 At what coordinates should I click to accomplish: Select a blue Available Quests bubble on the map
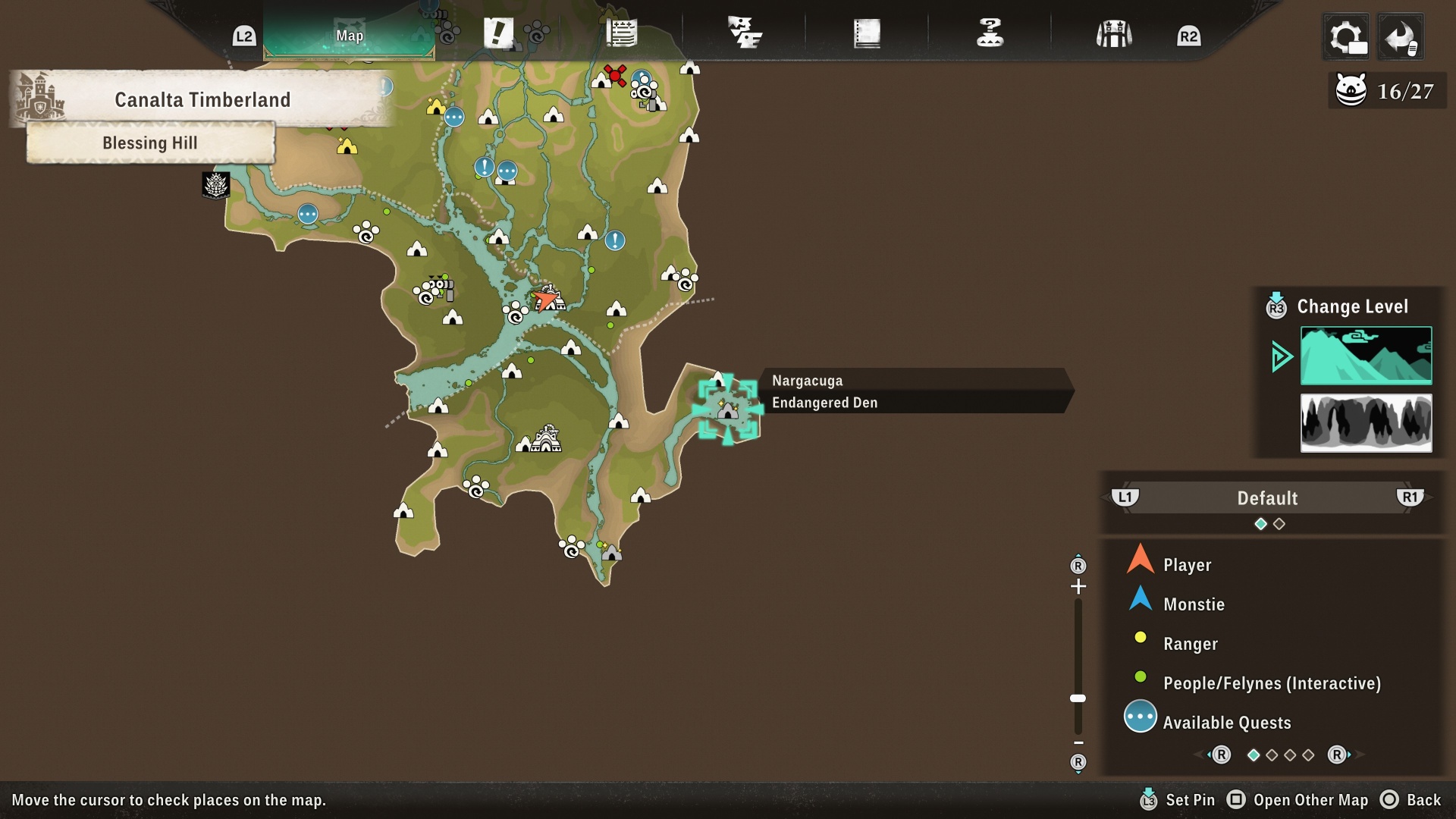(455, 118)
